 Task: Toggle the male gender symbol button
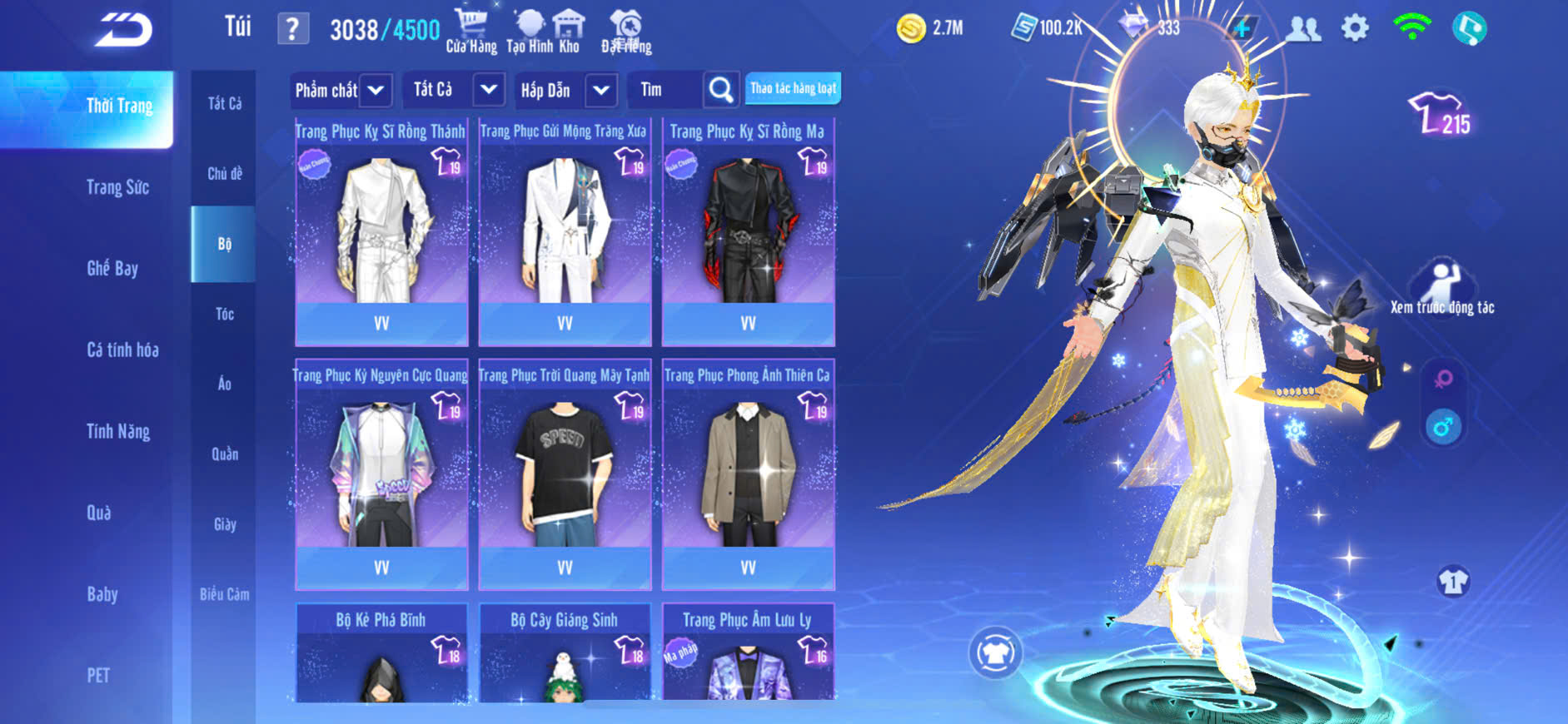pyautogui.click(x=1443, y=428)
